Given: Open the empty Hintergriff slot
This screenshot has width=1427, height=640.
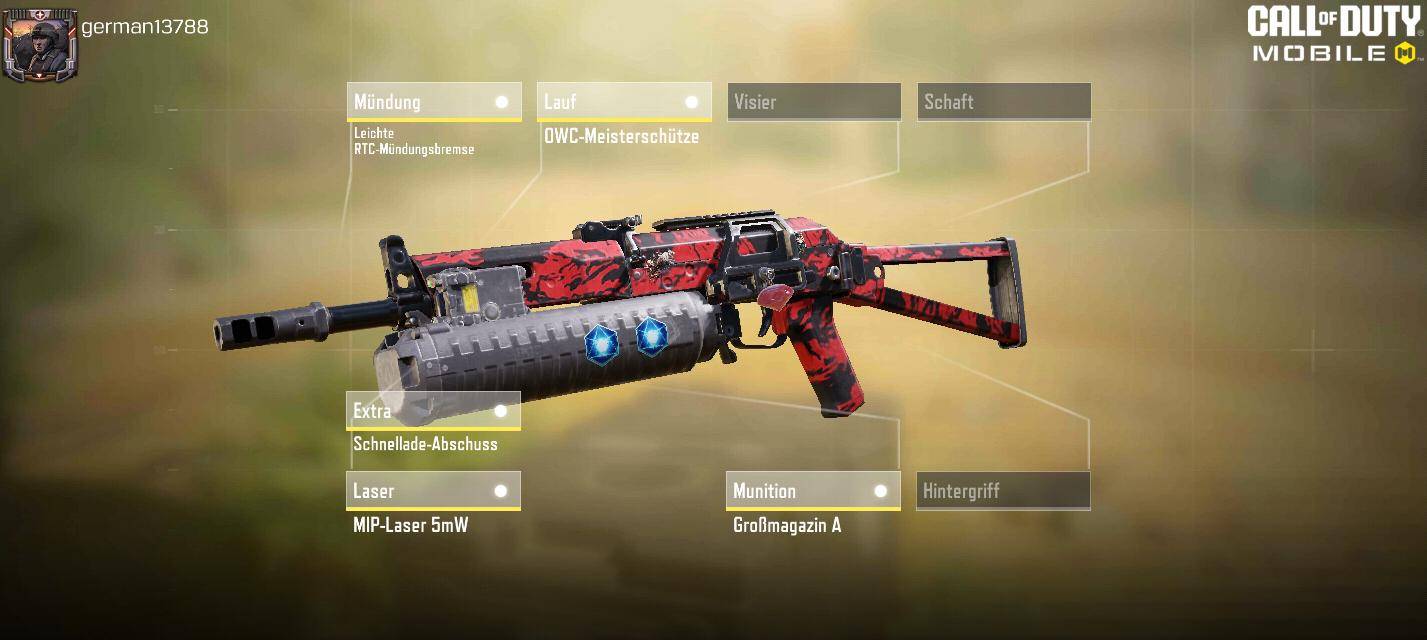Looking at the screenshot, I should (x=1003, y=491).
